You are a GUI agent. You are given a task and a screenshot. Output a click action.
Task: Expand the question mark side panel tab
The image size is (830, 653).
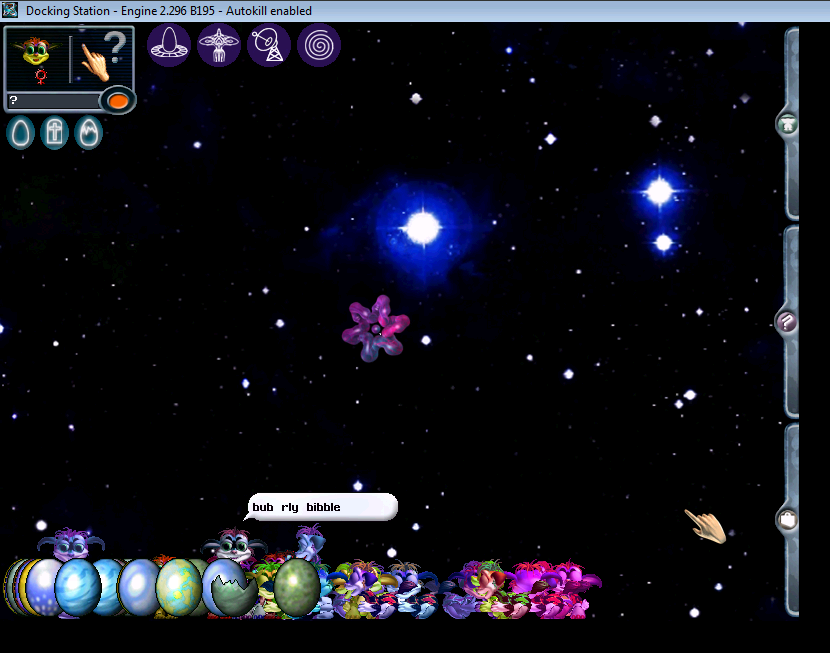pos(788,322)
